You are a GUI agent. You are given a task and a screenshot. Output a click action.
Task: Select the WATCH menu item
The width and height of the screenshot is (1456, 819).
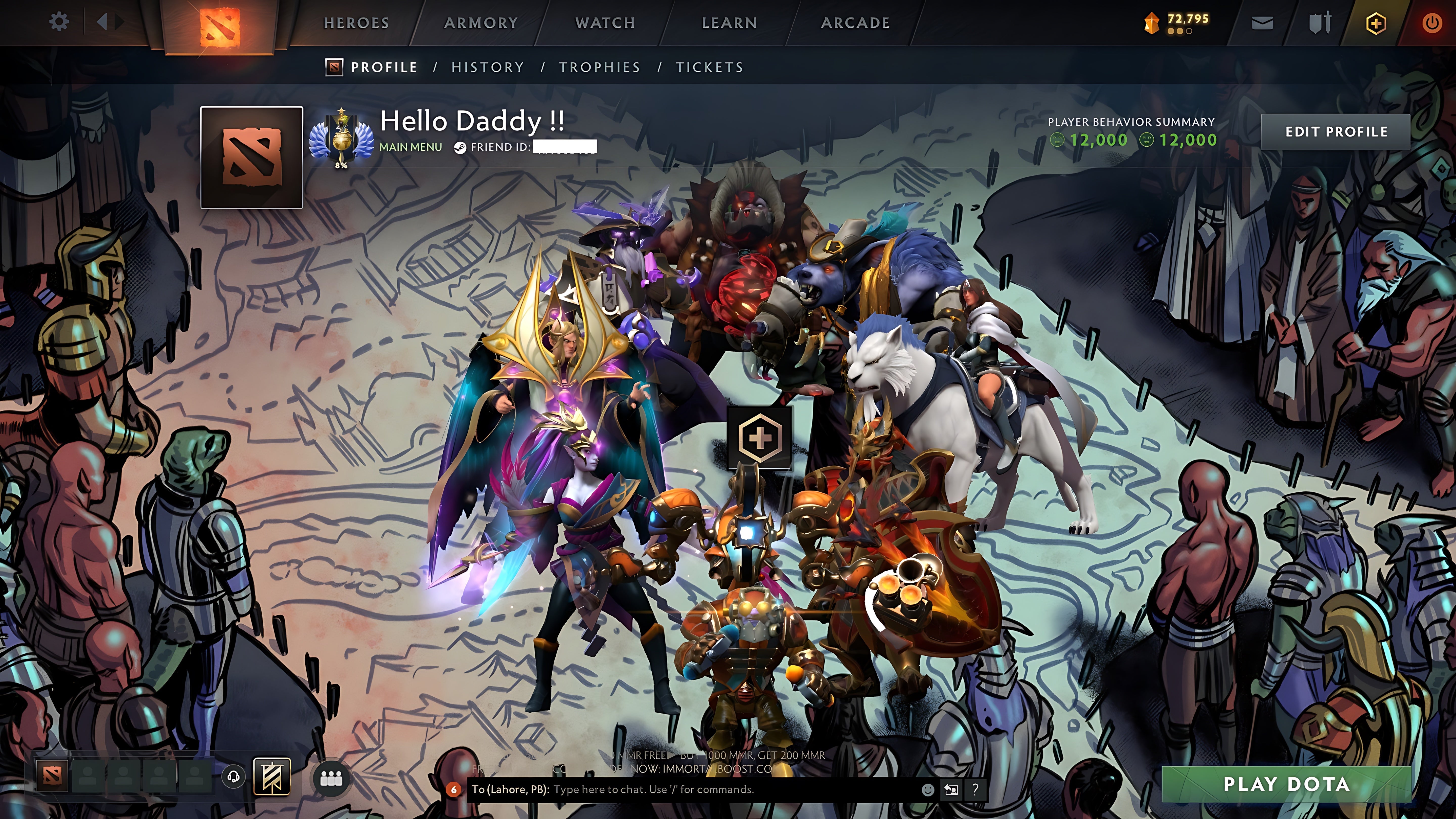click(x=604, y=22)
